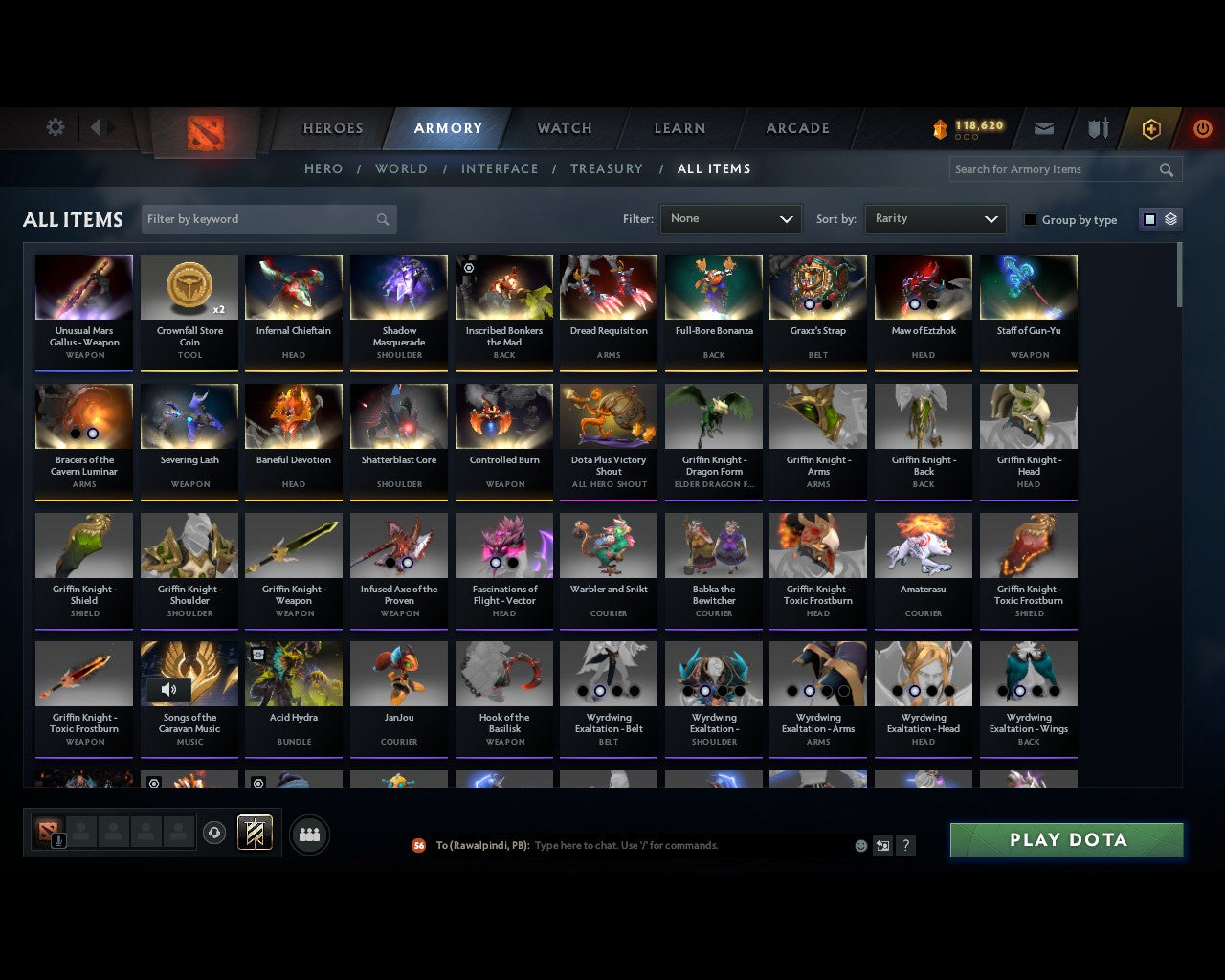
Task: Switch to the TREASURY tab
Action: pos(607,168)
